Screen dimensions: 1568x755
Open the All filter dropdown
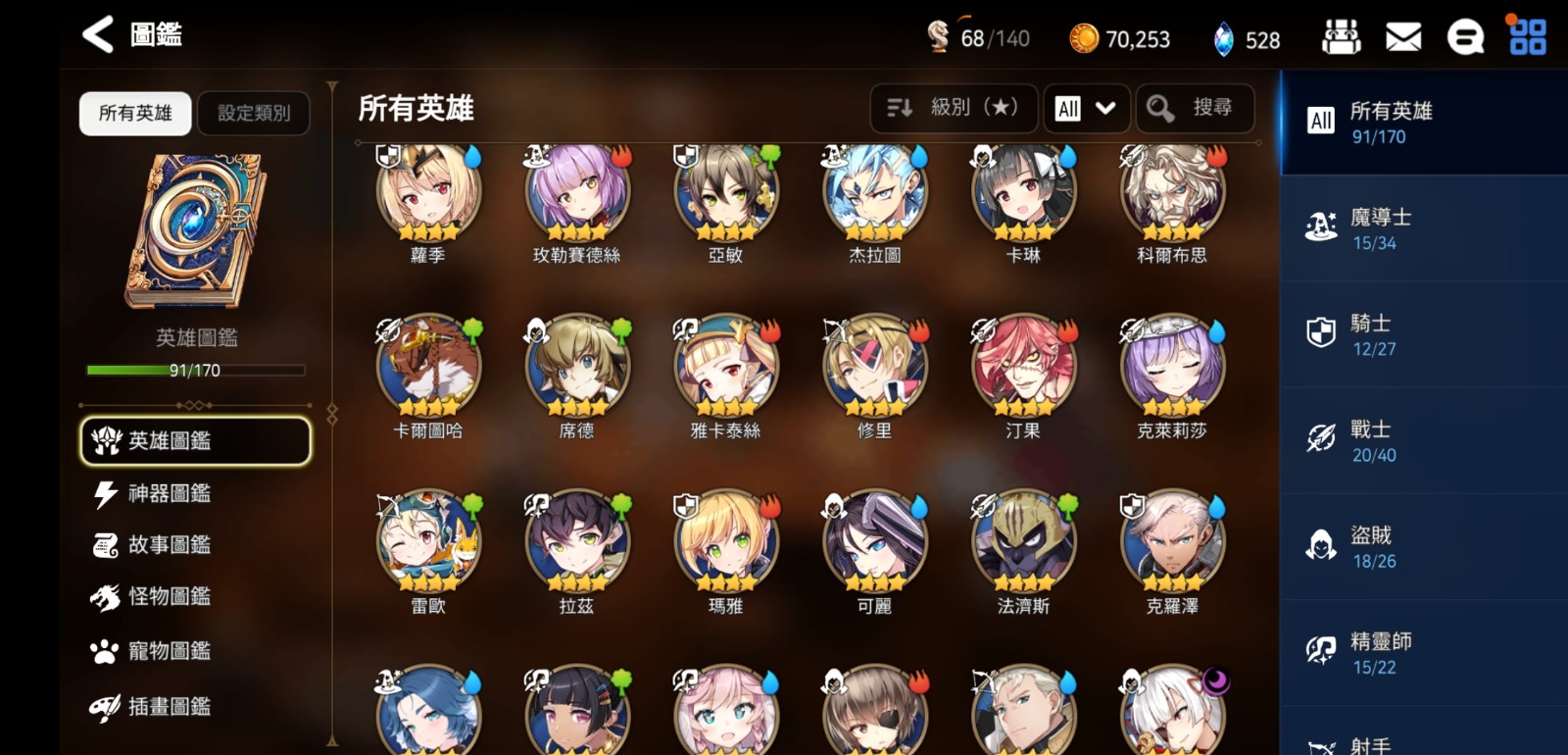[x=1086, y=109]
